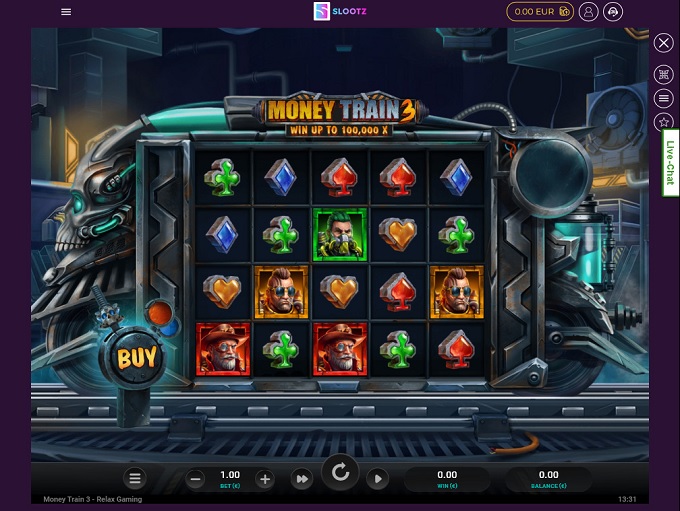
Task: Increase the bet with the plus button
Action: (x=264, y=479)
